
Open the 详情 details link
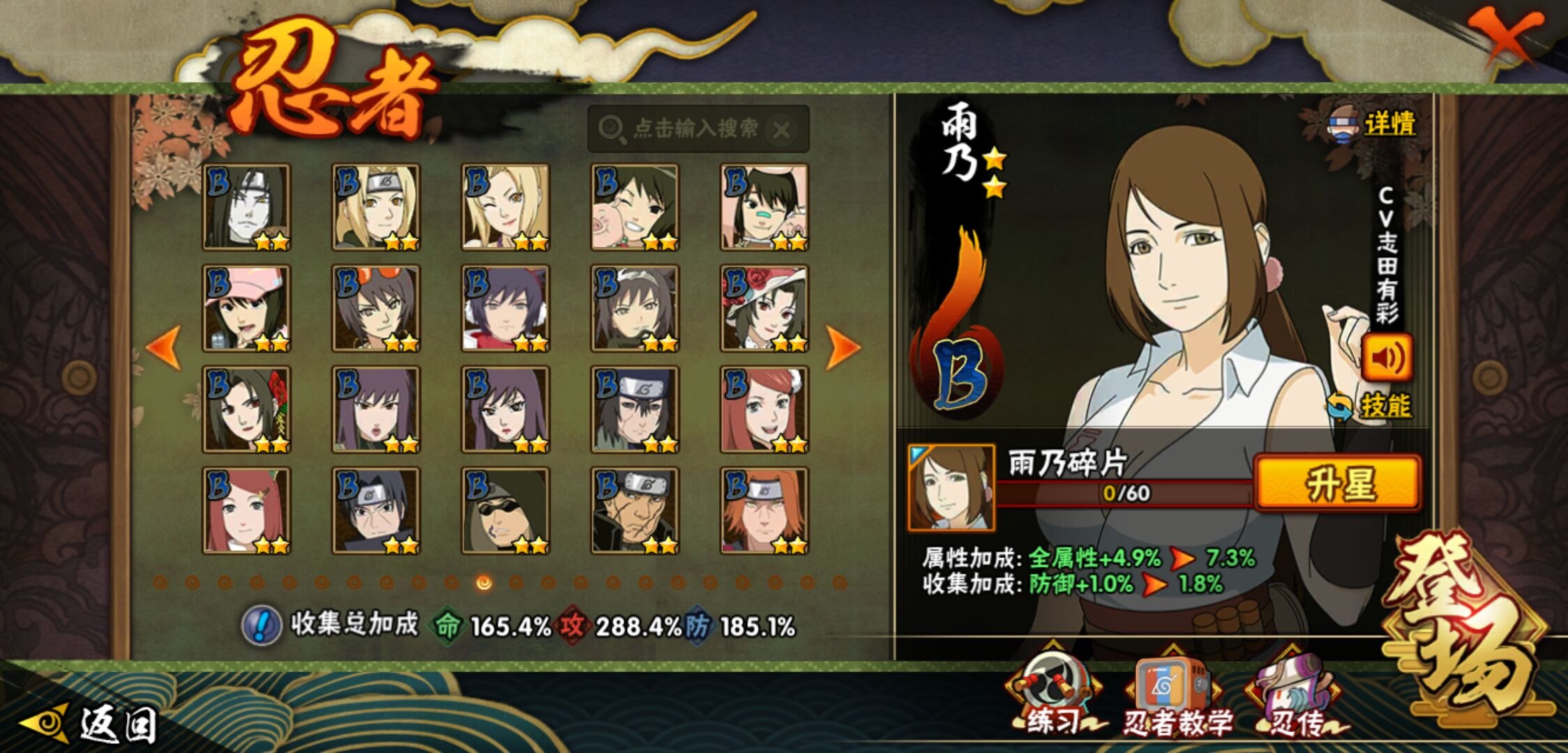pyautogui.click(x=1374, y=125)
